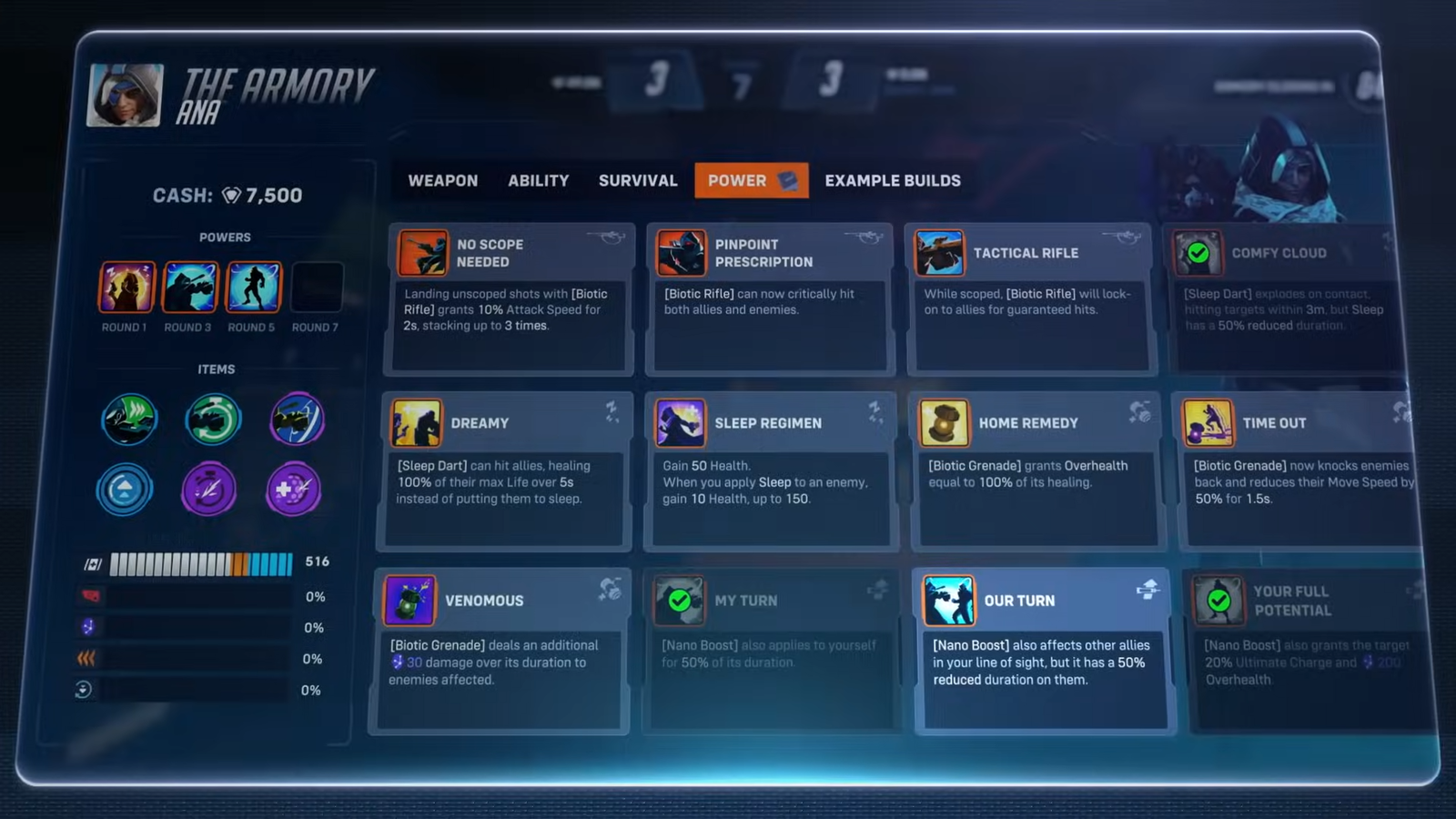Click the Cash 7,500 display

[227, 195]
